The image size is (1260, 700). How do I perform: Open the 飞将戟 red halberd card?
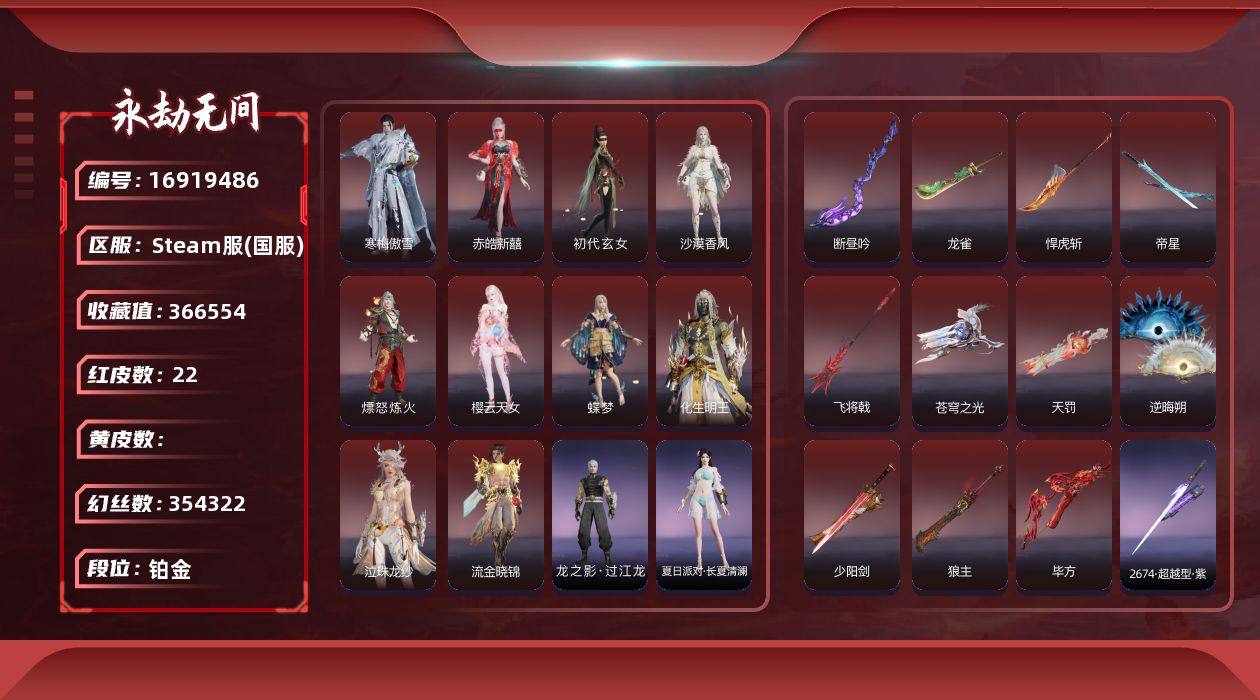click(852, 351)
